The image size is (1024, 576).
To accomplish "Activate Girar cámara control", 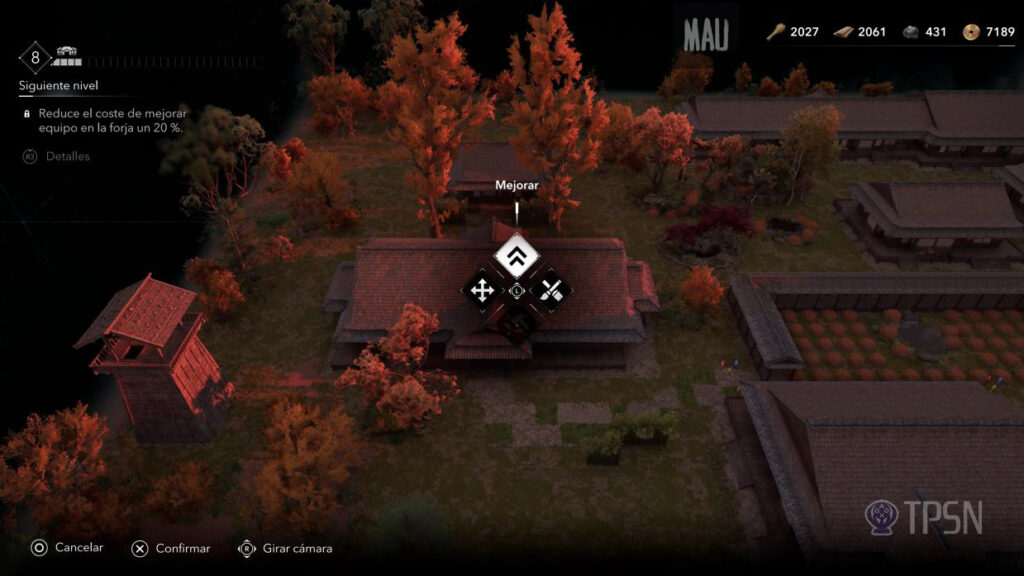I will [x=285, y=548].
